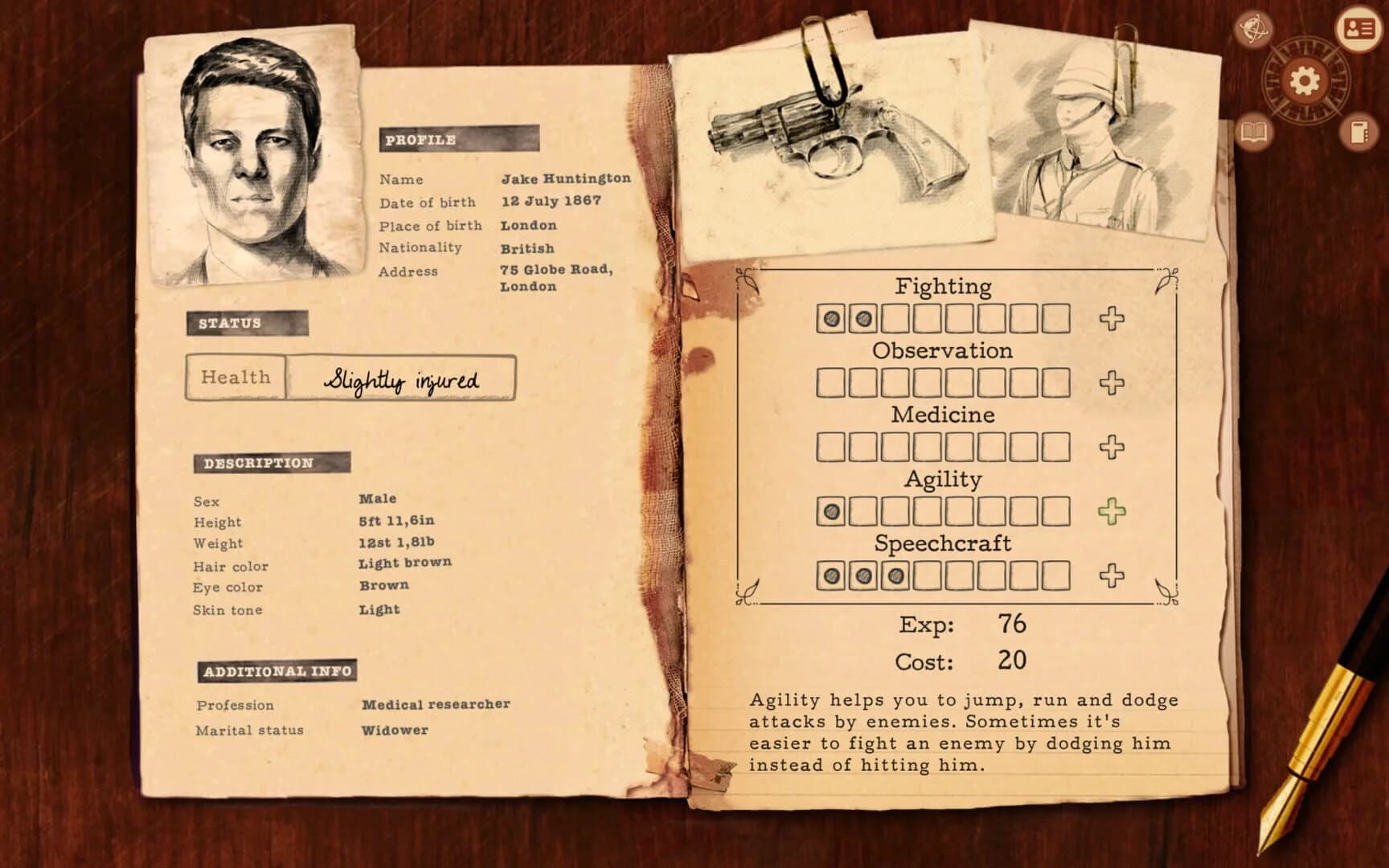
Task: Upgrade Speechcraft using its plus button
Action: (x=1112, y=574)
